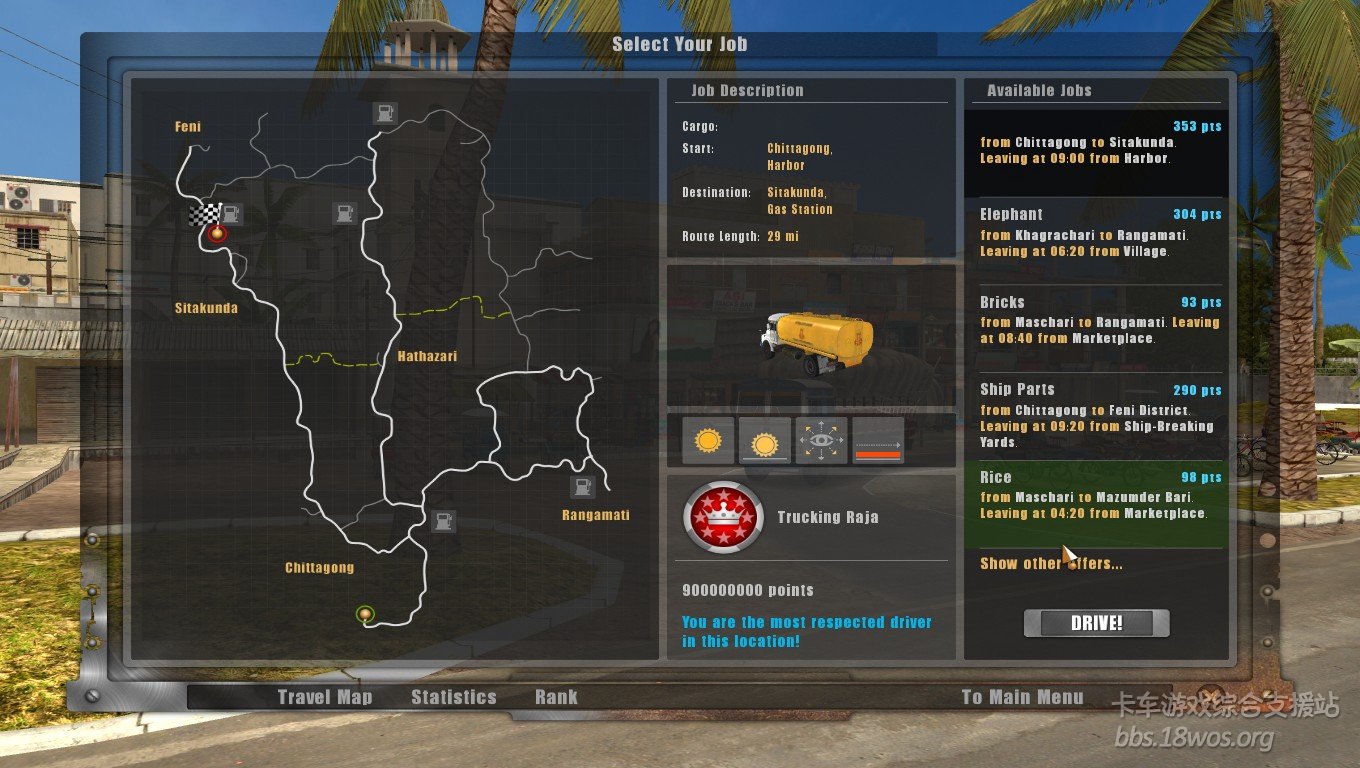Image resolution: width=1360 pixels, height=768 pixels.
Task: Click the Trucking Raja crown badge
Action: [x=723, y=517]
